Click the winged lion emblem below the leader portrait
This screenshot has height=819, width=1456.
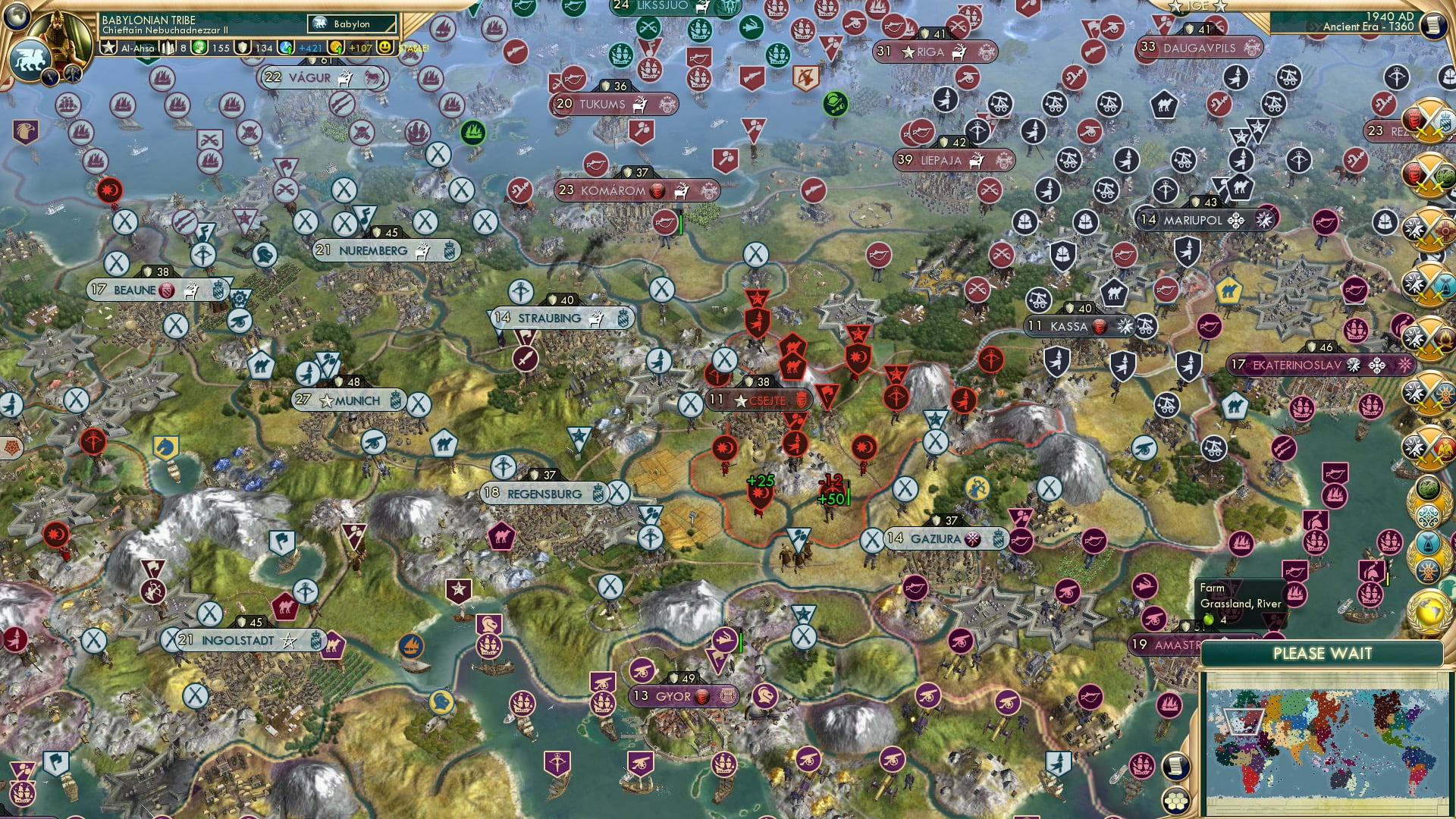(30, 58)
